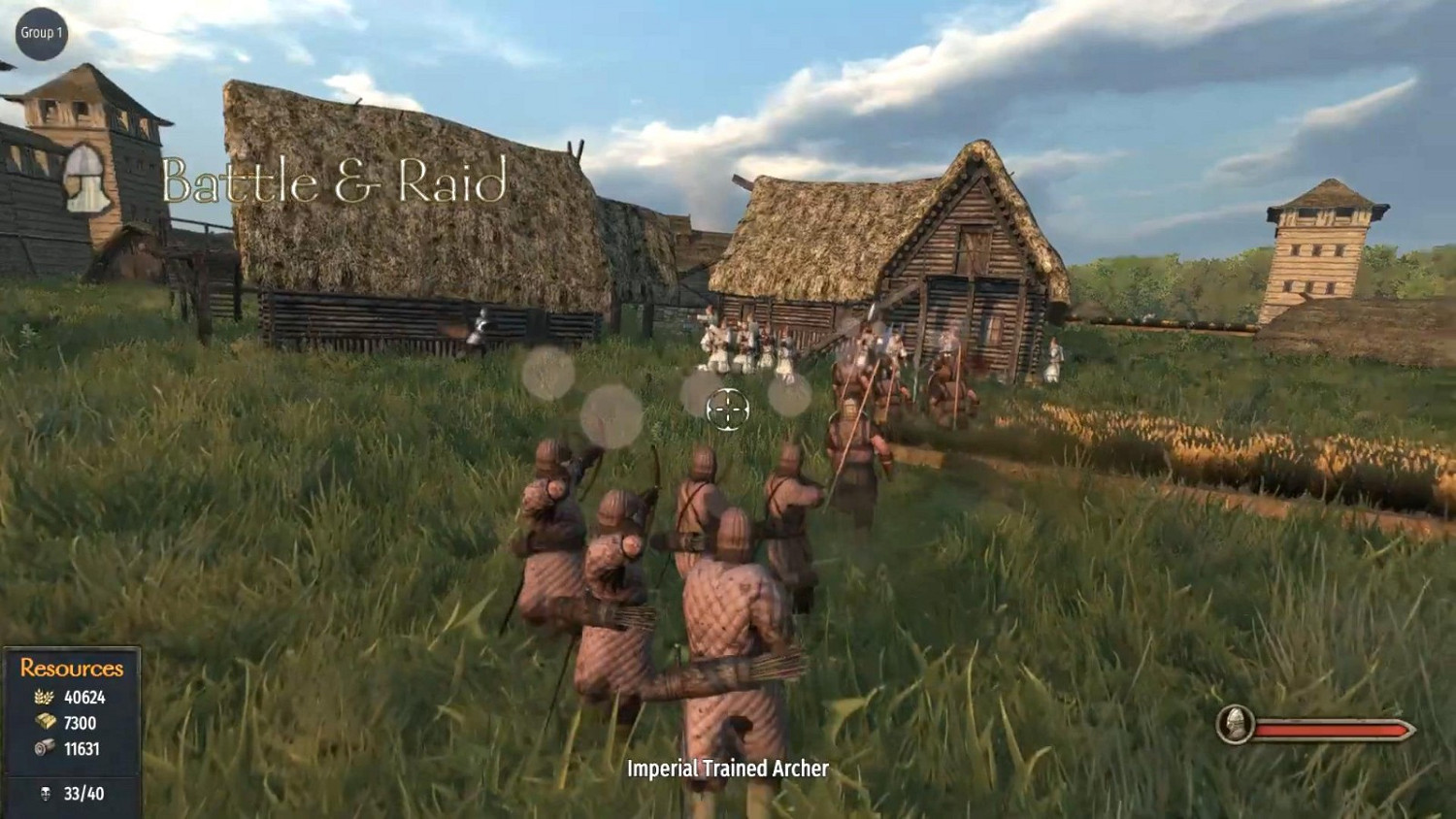Click the 7300 gold amount
Screen dimensions: 1456x819
pos(80,723)
